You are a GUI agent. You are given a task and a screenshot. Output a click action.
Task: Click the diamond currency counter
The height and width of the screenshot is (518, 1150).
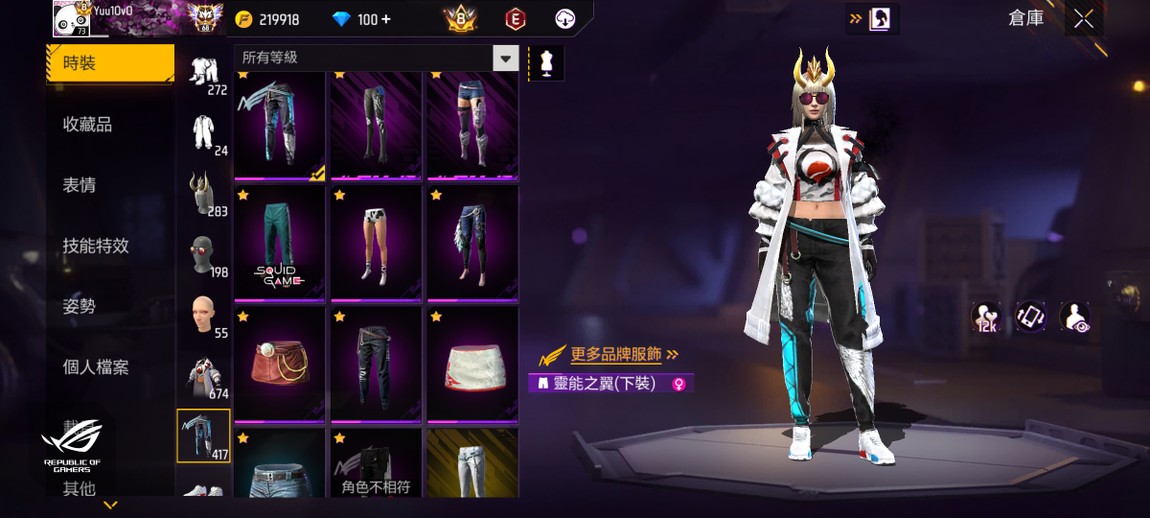(x=362, y=19)
